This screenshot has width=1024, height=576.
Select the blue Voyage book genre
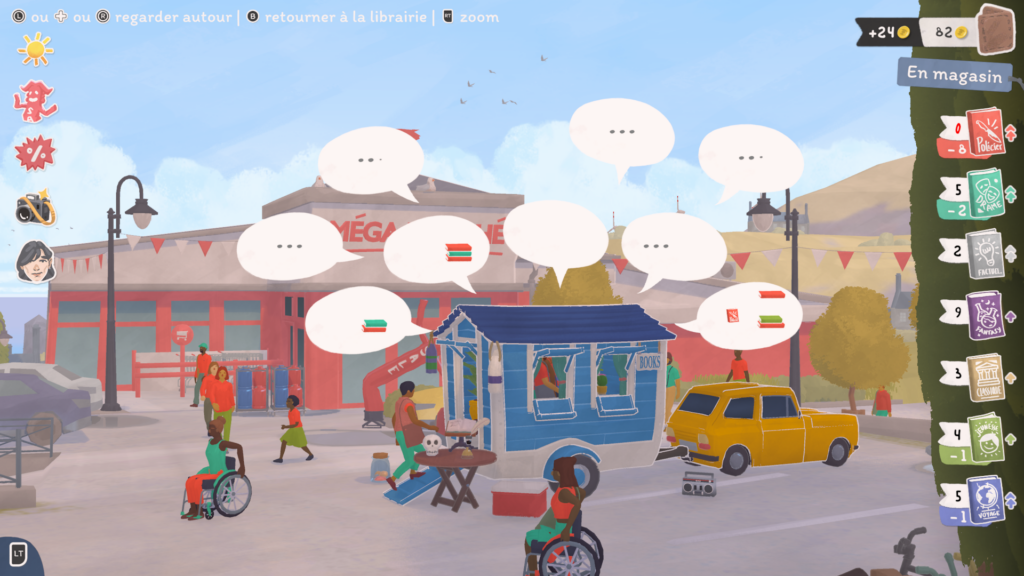985,500
